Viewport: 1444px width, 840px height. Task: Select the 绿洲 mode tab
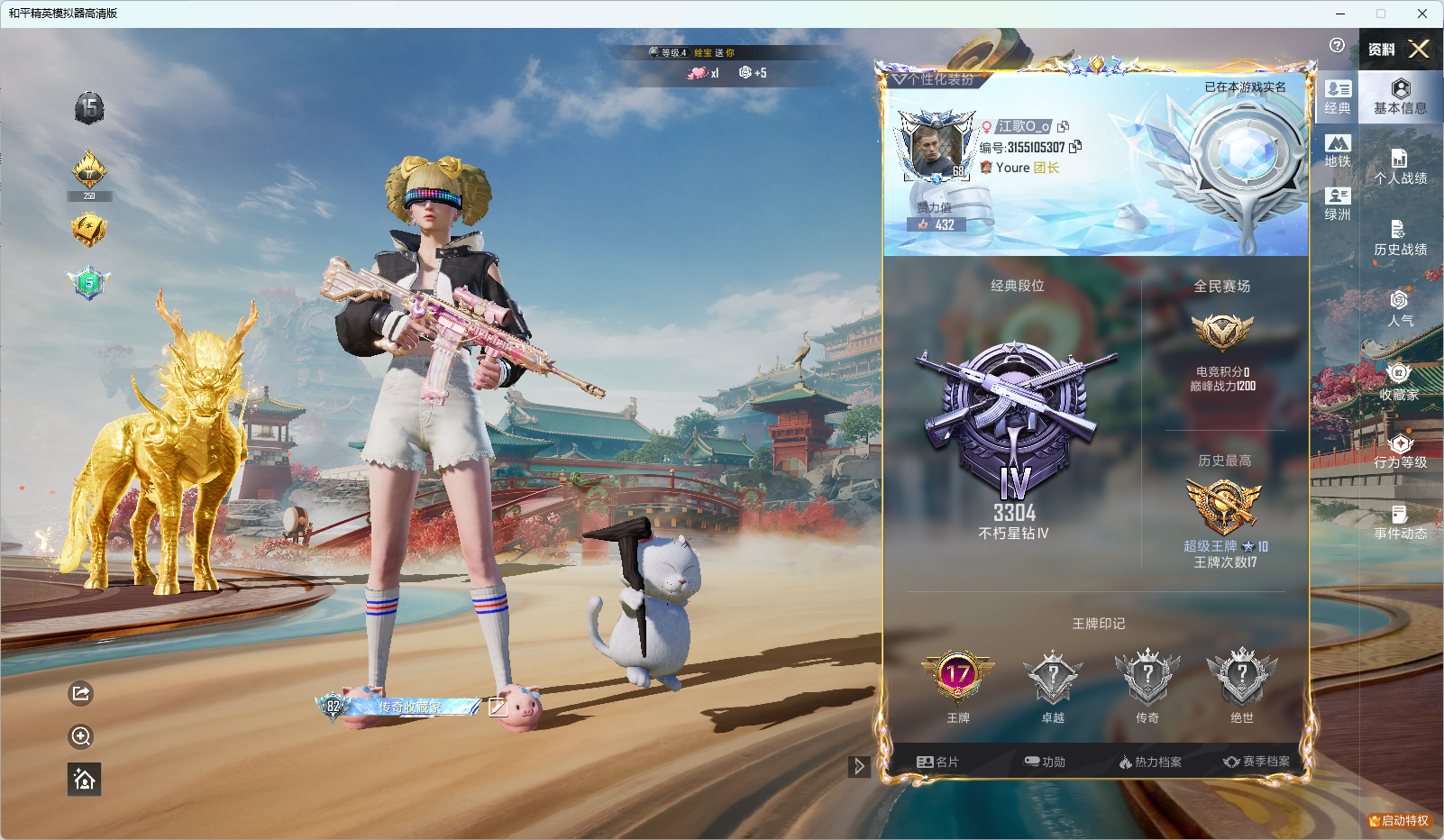[1338, 205]
